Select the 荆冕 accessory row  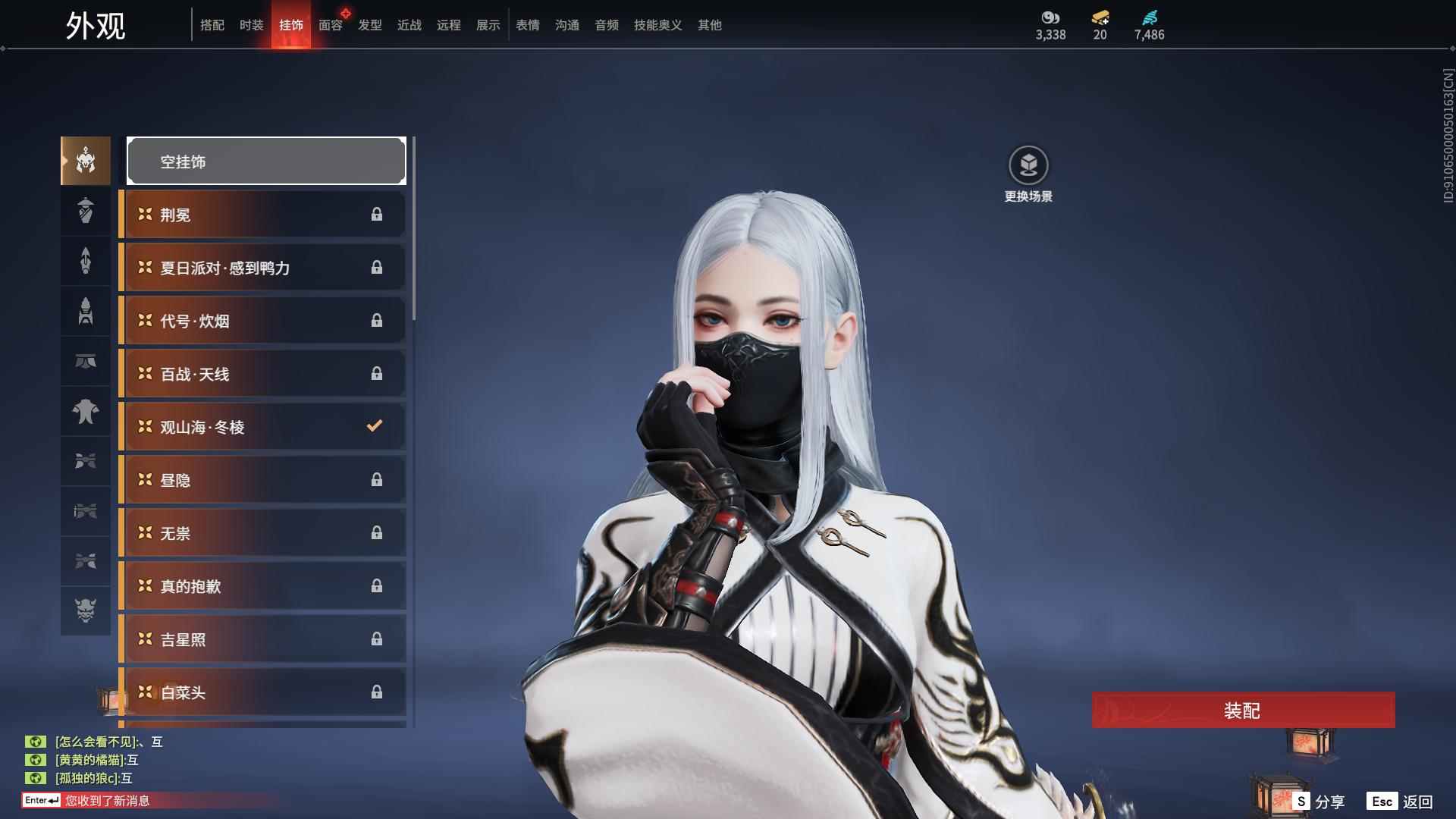coord(262,215)
